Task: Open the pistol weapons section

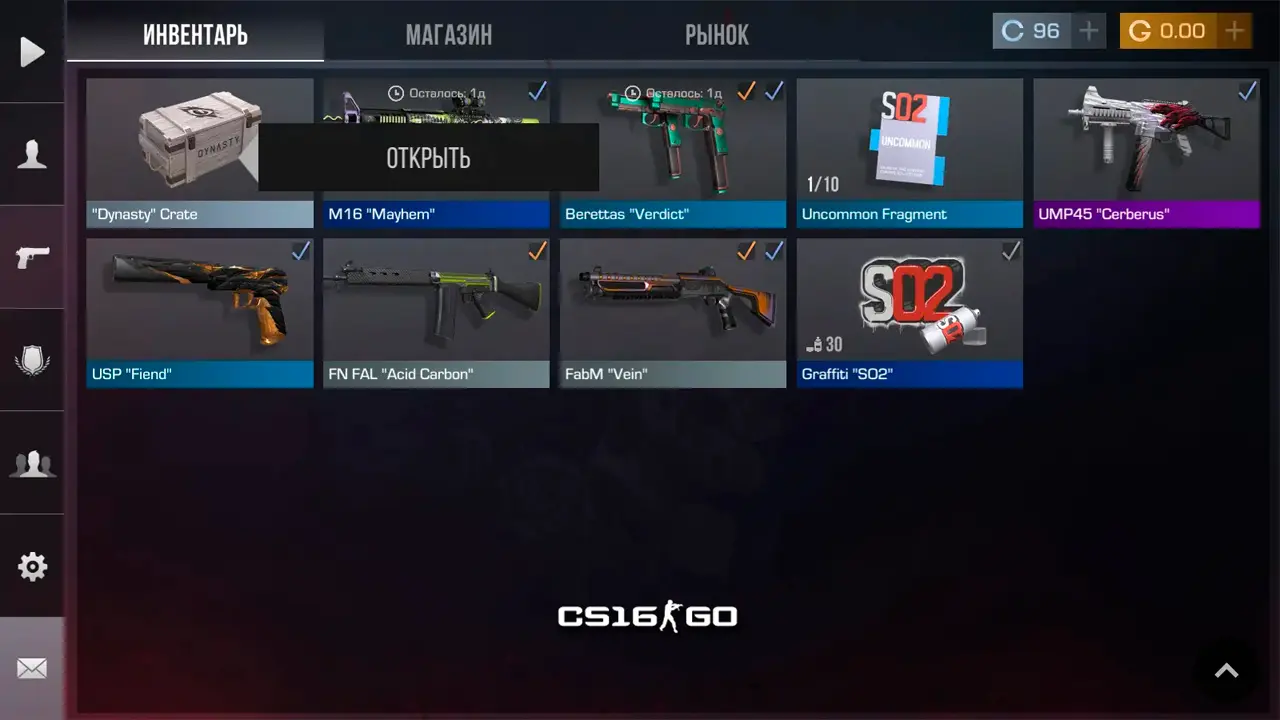Action: point(32,257)
